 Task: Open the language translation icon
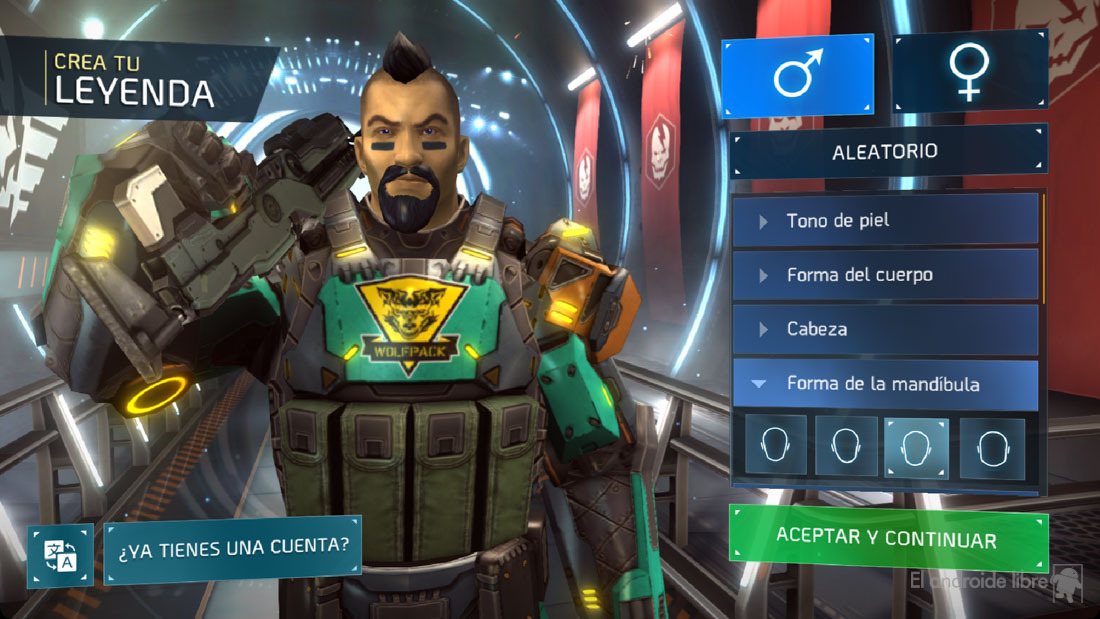(x=60, y=556)
